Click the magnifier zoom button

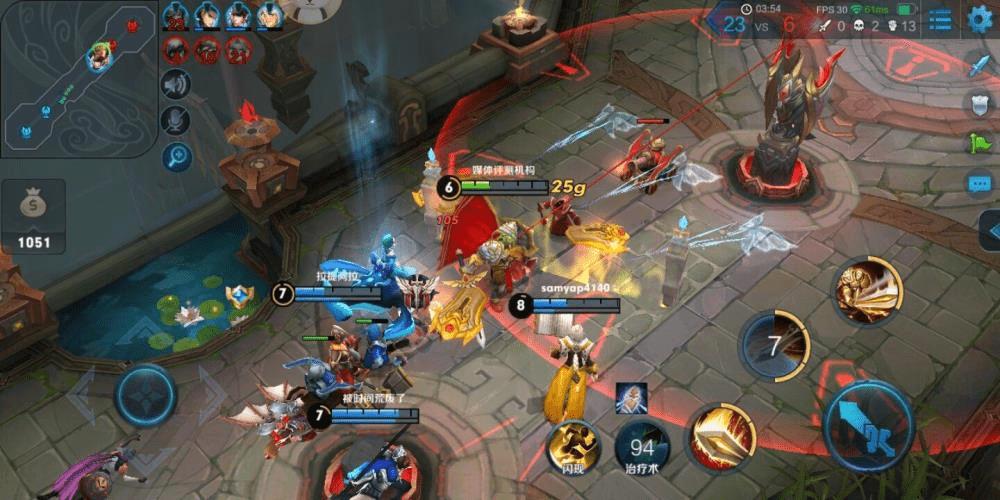[176, 156]
